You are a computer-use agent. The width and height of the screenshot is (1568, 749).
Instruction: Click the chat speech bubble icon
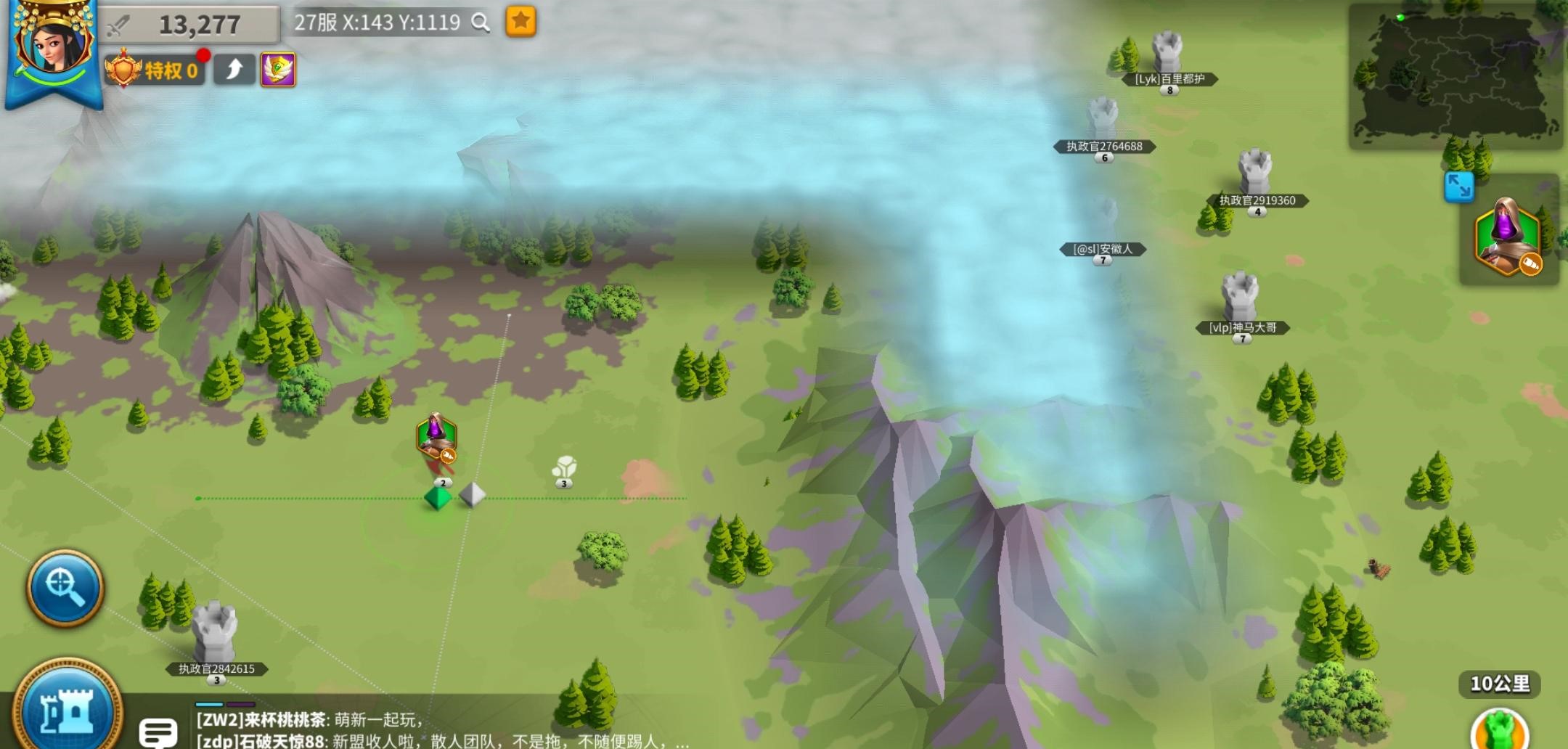[x=158, y=732]
